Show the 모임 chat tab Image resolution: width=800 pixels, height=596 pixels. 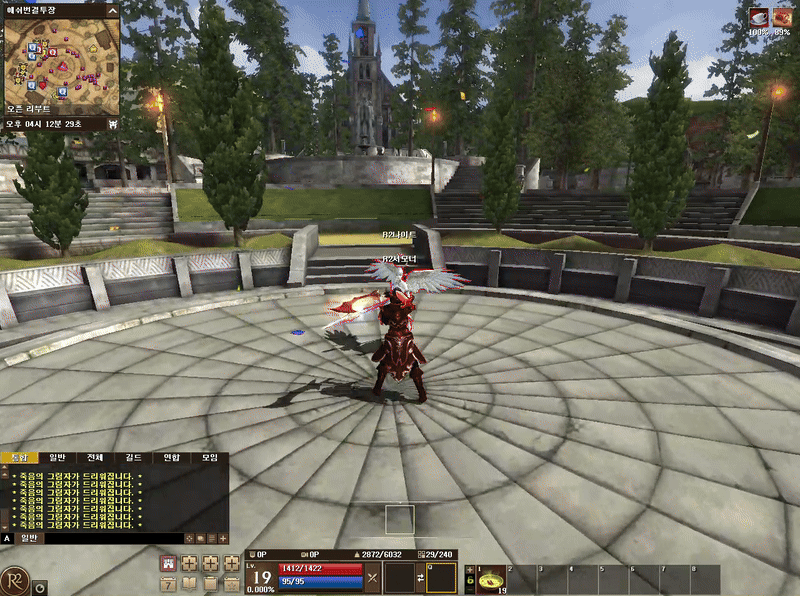coord(209,457)
